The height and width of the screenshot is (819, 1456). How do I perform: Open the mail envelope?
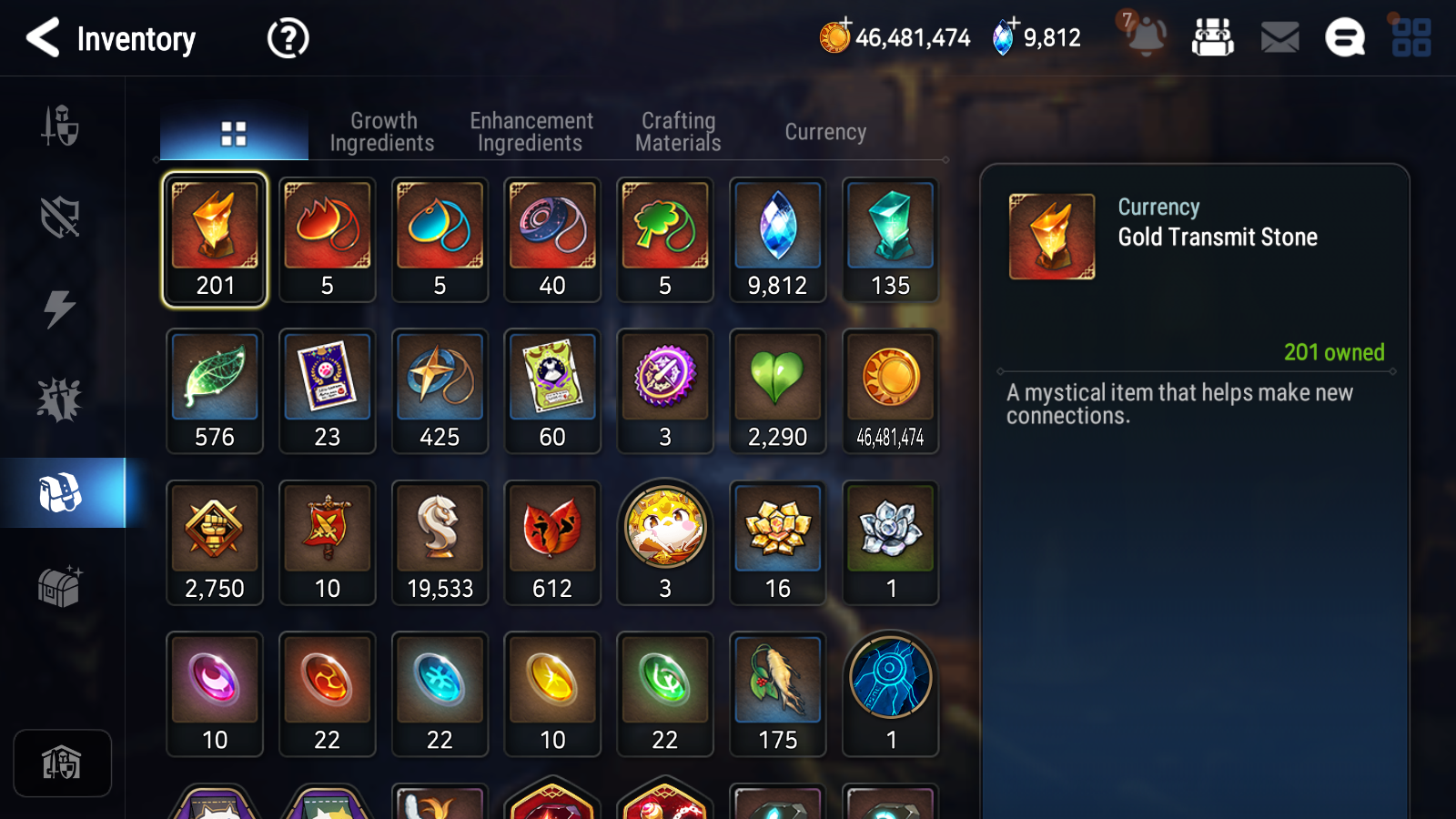[1279, 37]
